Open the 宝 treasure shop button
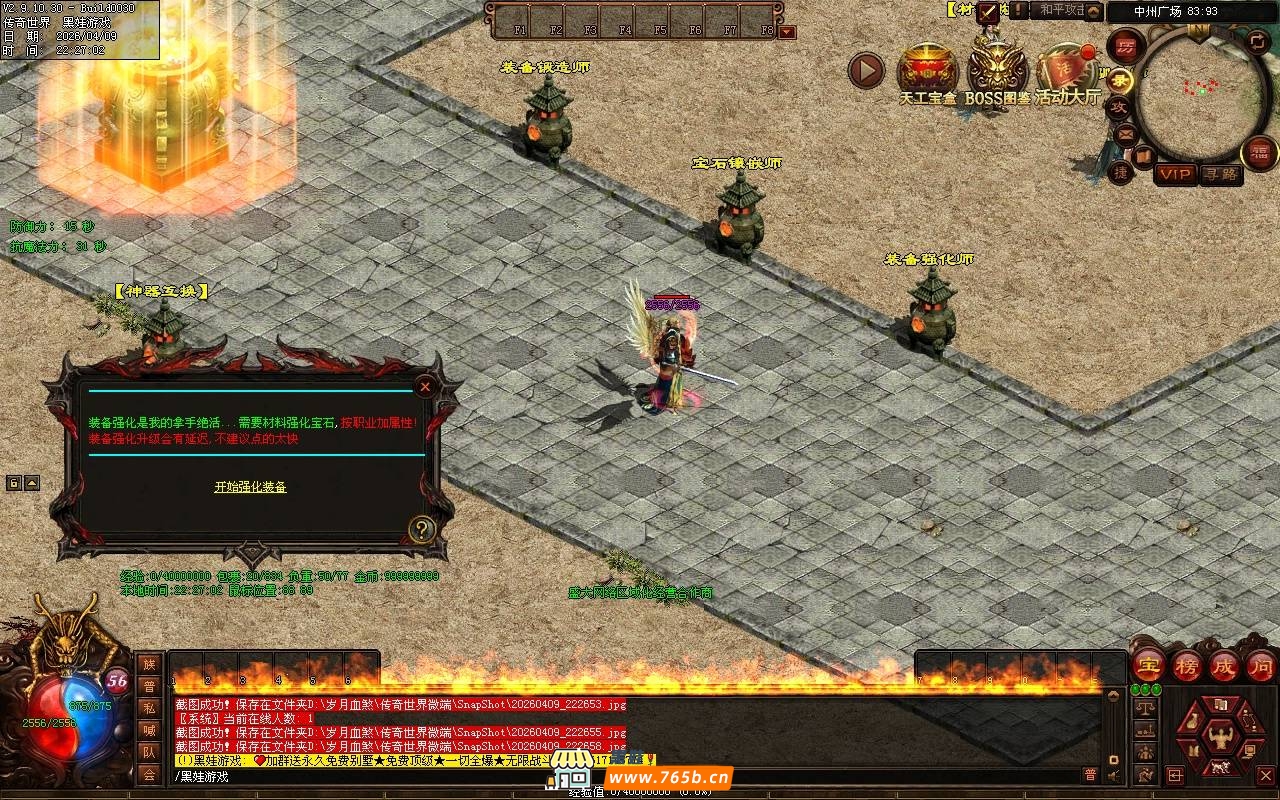Screen dimensions: 1280x800 tap(1149, 665)
